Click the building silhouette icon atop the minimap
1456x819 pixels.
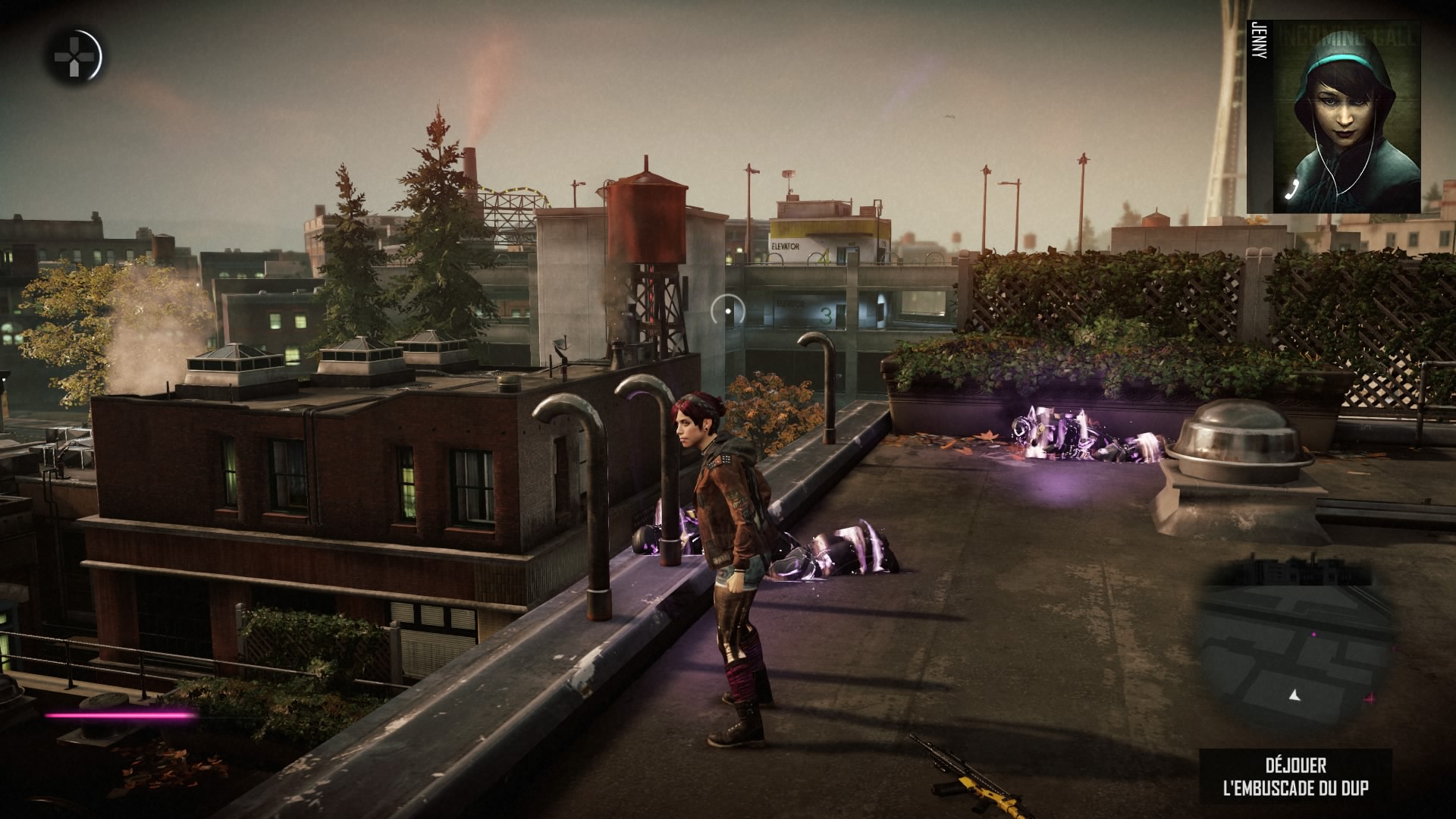click(1301, 570)
